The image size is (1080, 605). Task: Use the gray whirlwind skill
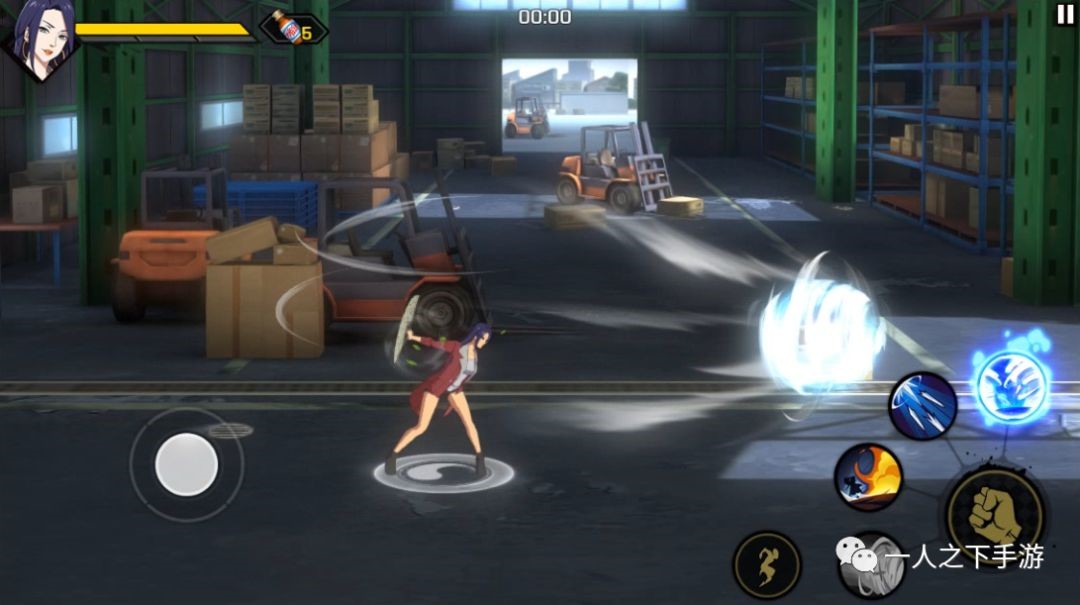click(868, 565)
